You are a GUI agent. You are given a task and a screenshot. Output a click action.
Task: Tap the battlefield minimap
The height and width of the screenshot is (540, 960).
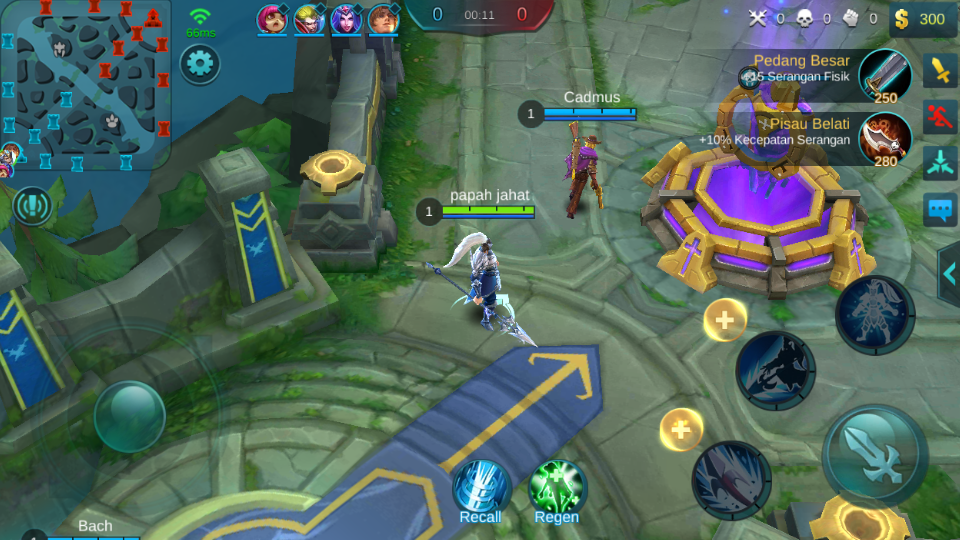pos(86,85)
